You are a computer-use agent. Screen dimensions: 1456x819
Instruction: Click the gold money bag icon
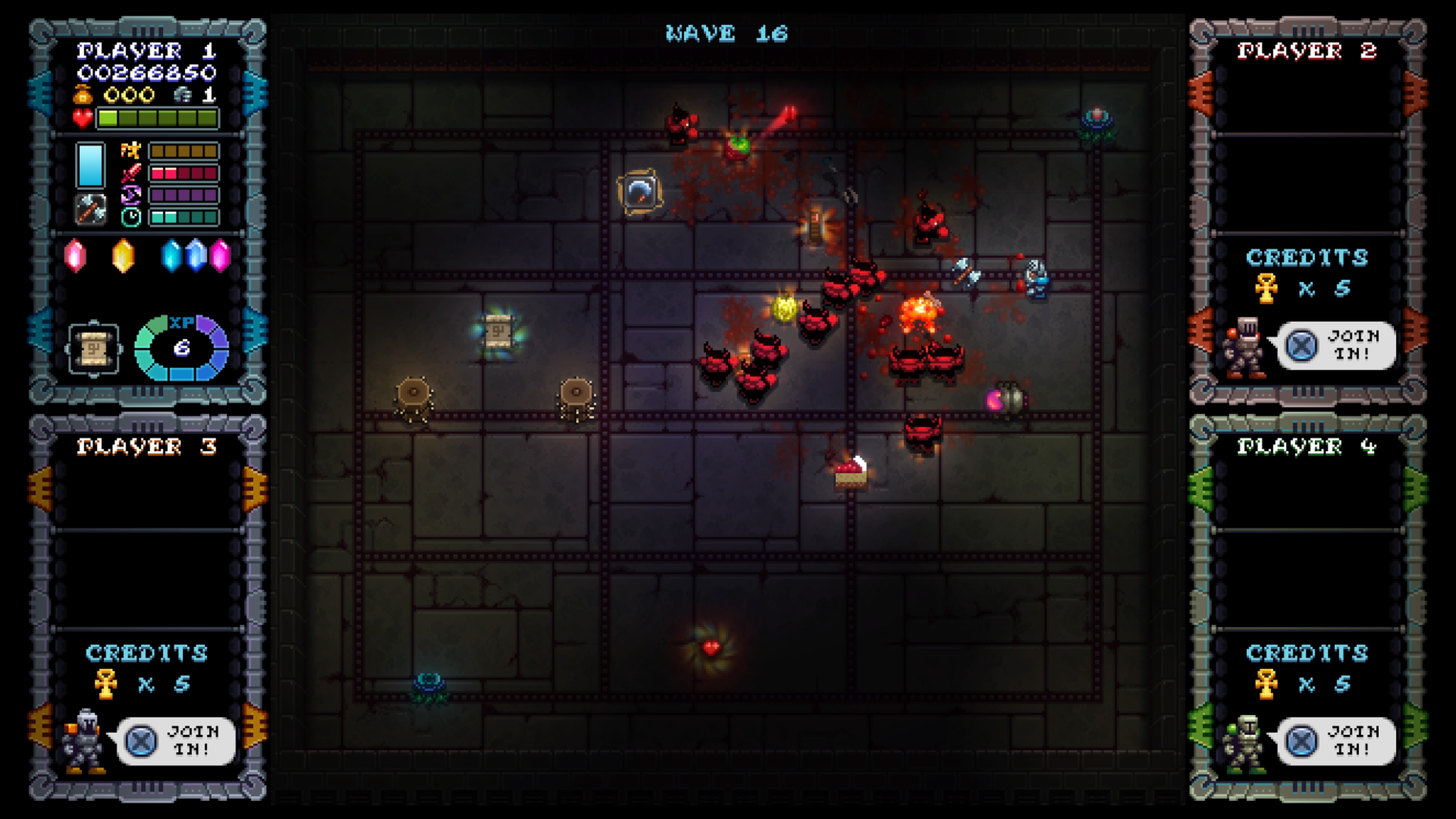[83, 94]
